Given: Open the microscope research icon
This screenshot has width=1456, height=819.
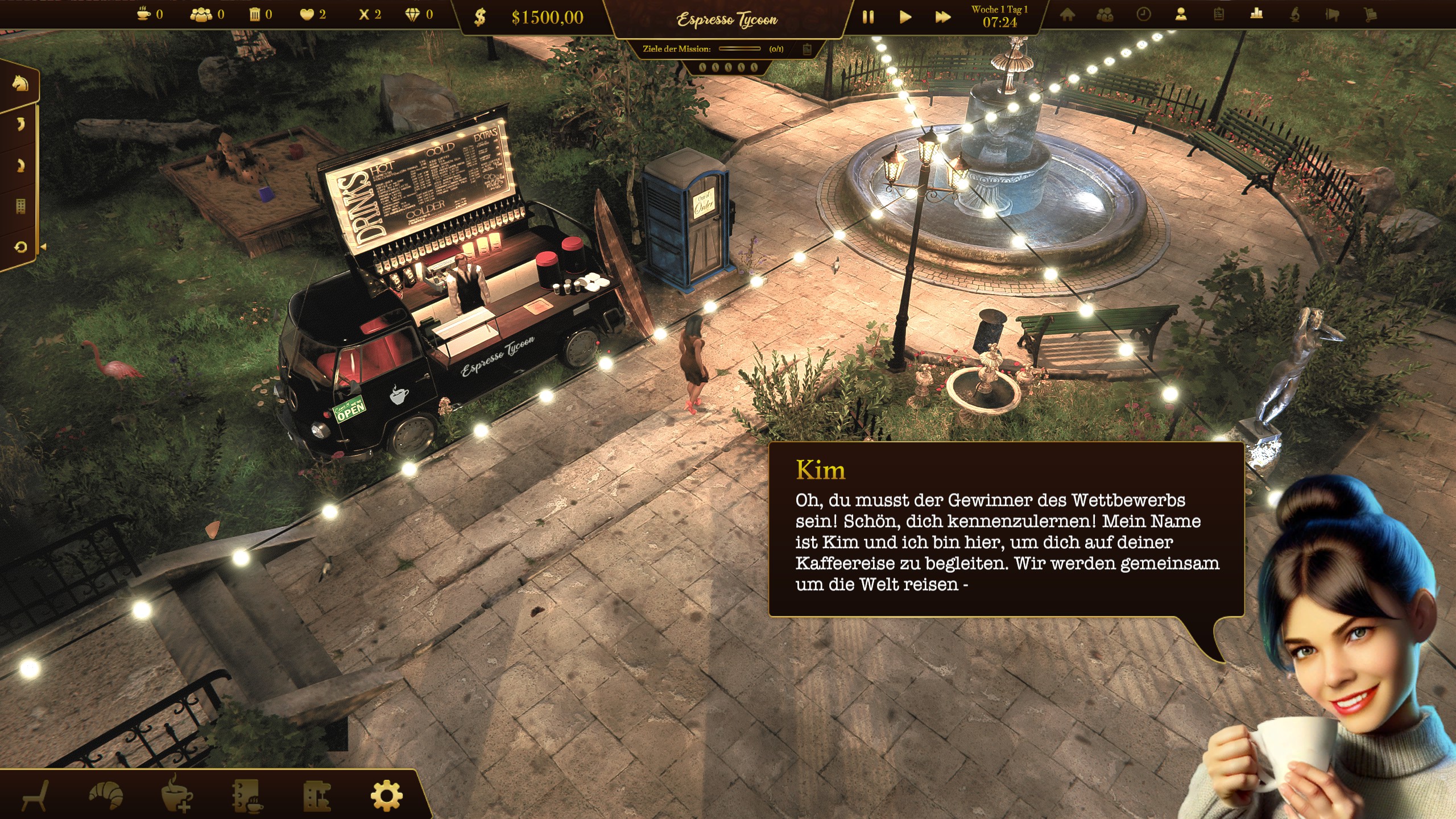Looking at the screenshot, I should coord(1294,15).
